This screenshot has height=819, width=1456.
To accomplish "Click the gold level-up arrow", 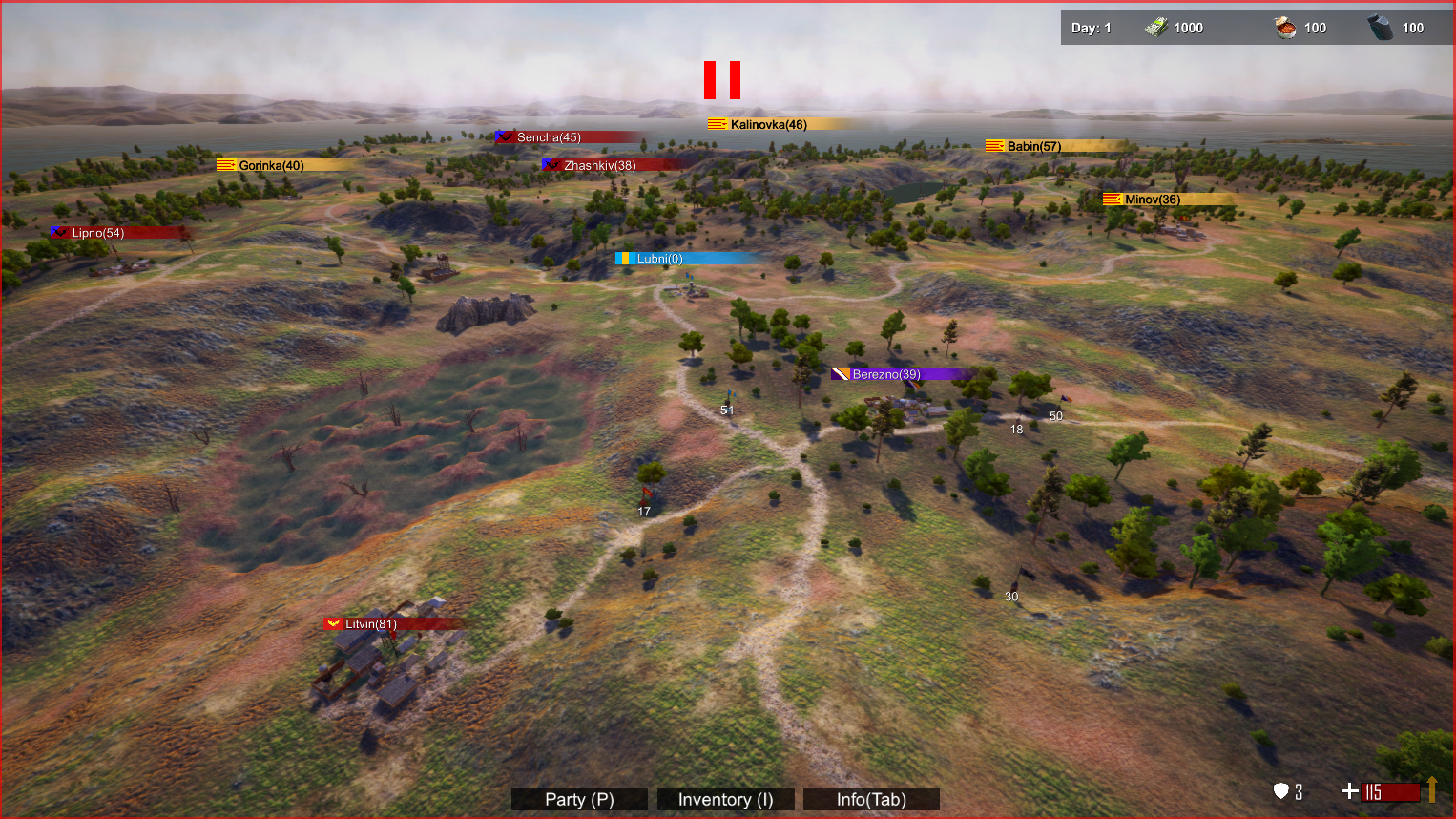I will tap(1430, 790).
